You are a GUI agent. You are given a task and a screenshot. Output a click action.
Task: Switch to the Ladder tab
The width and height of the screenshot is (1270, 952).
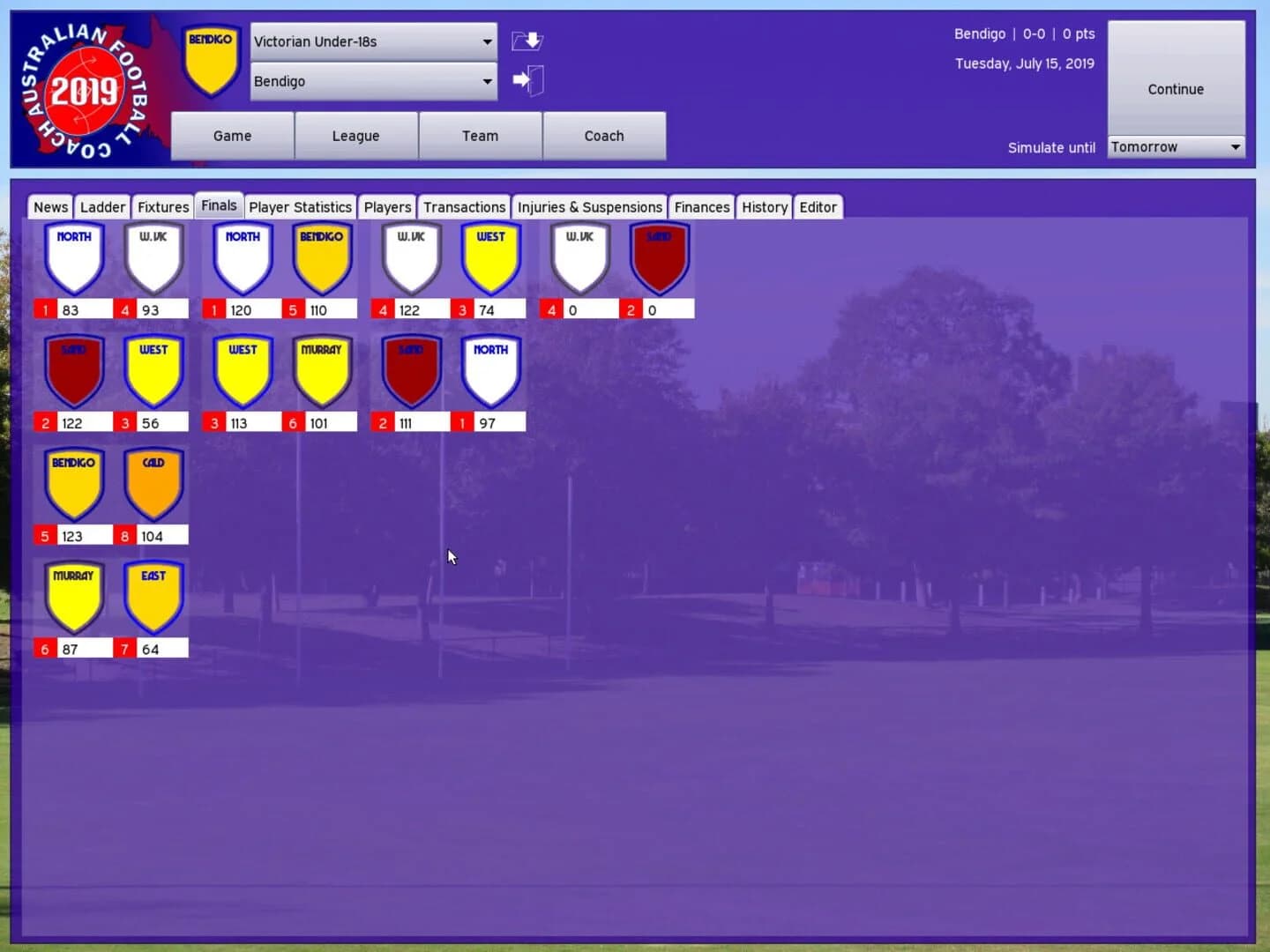tap(102, 206)
